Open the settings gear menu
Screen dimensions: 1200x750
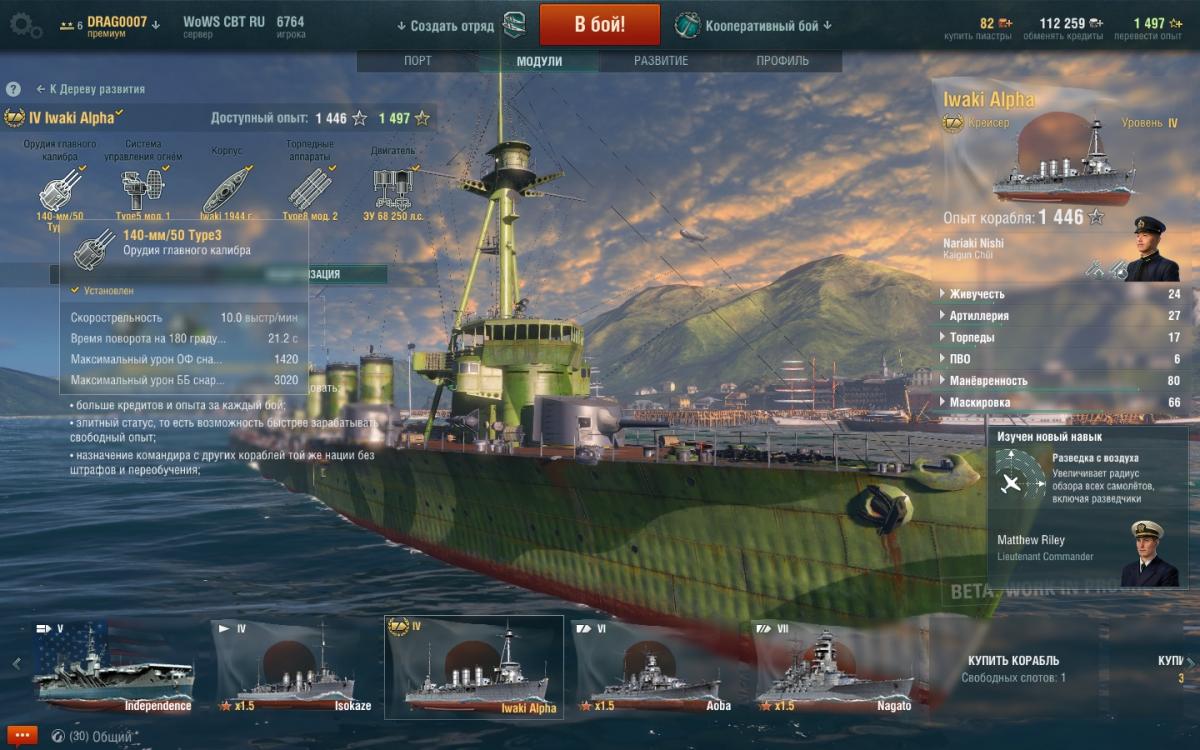coord(24,25)
